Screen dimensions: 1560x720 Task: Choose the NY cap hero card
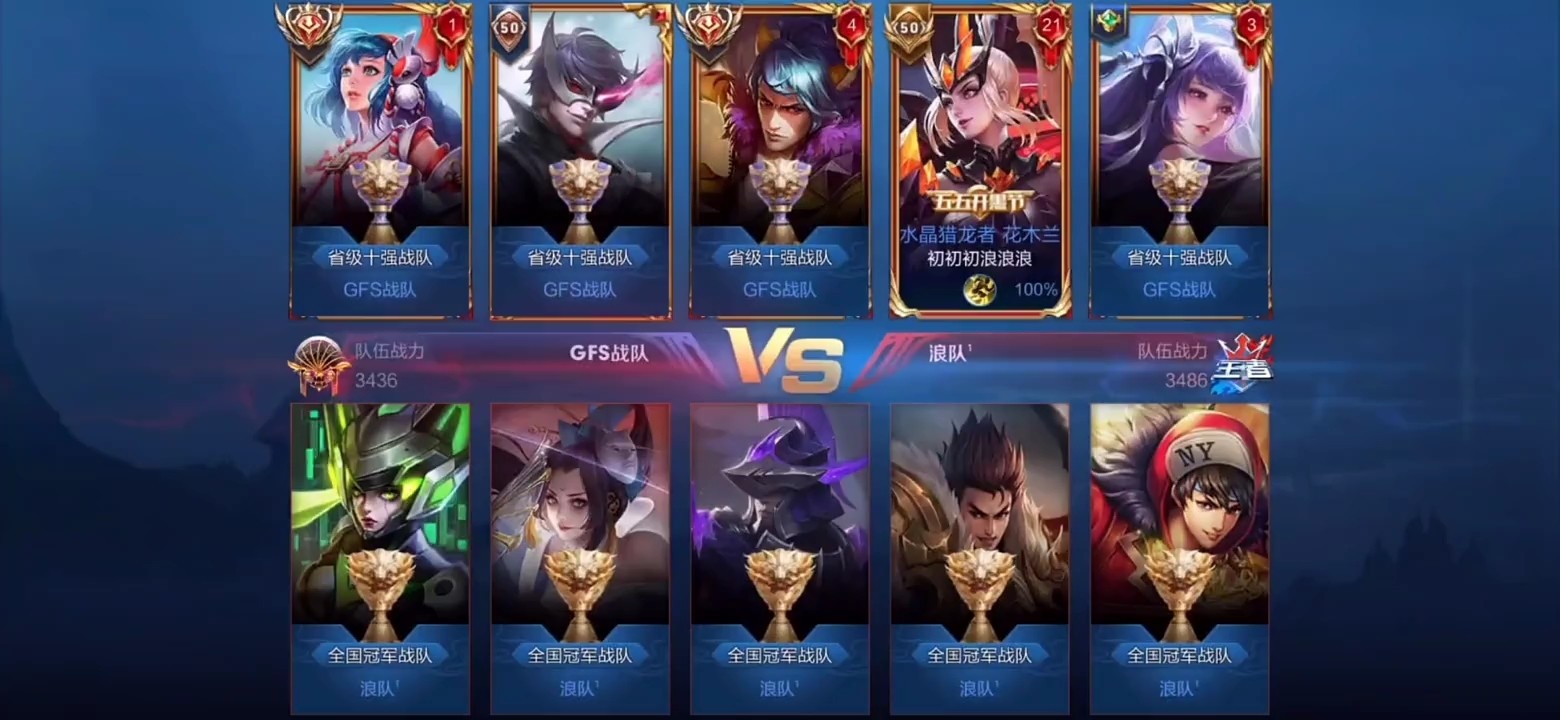[x=1180, y=557]
